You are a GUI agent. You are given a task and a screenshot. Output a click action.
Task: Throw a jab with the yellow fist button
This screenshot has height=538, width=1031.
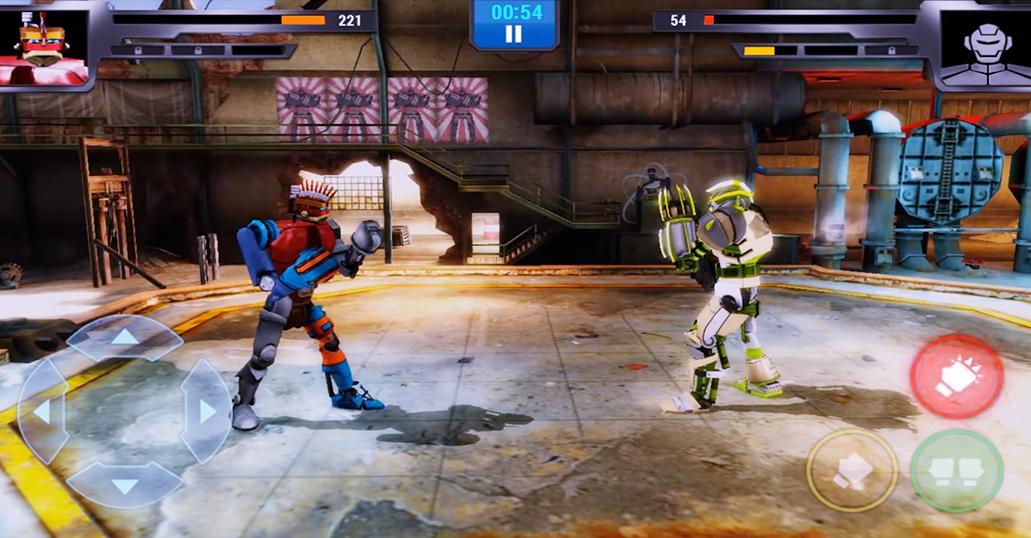coord(852,471)
